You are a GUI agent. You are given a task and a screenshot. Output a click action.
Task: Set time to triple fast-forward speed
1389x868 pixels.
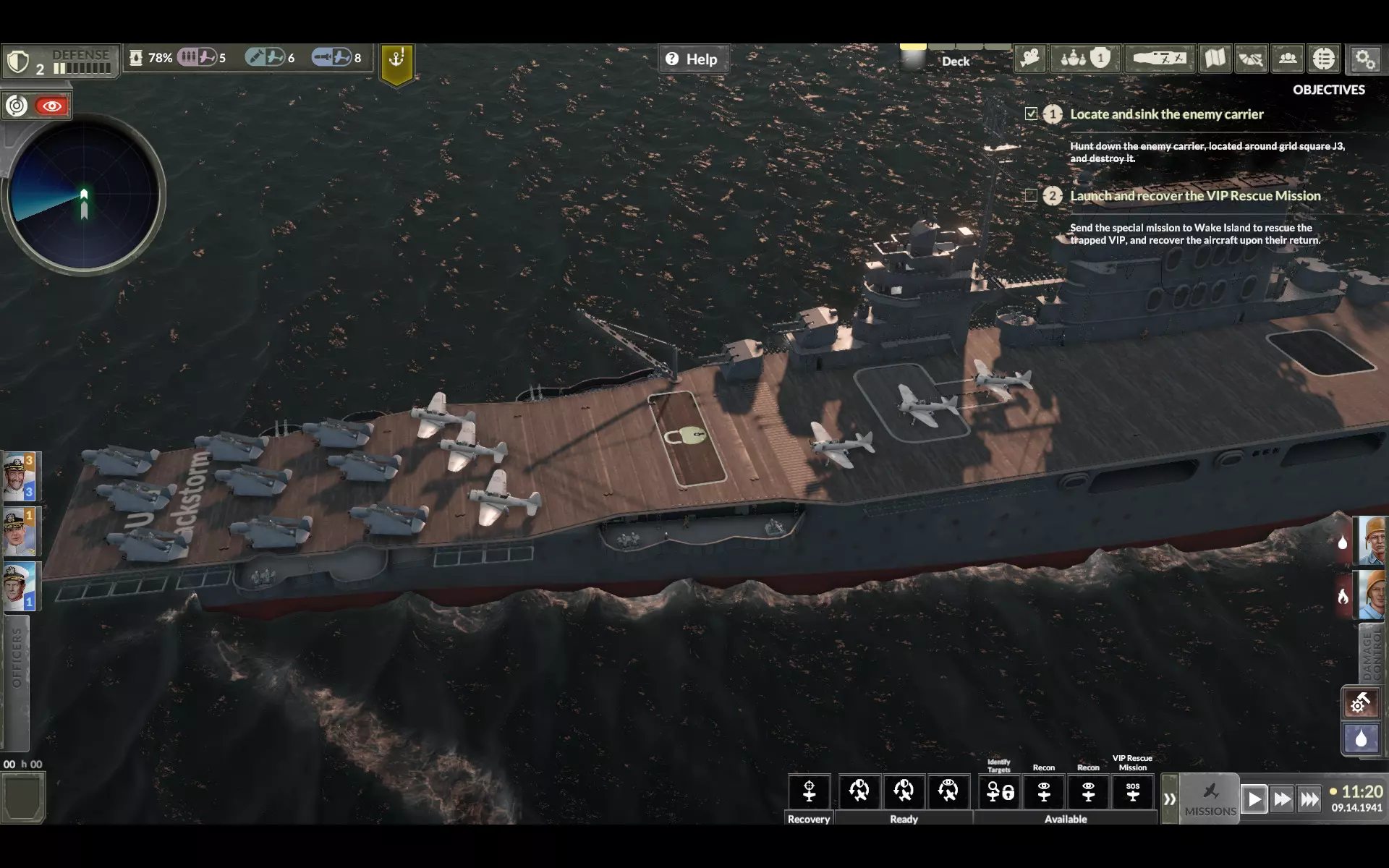point(1309,799)
